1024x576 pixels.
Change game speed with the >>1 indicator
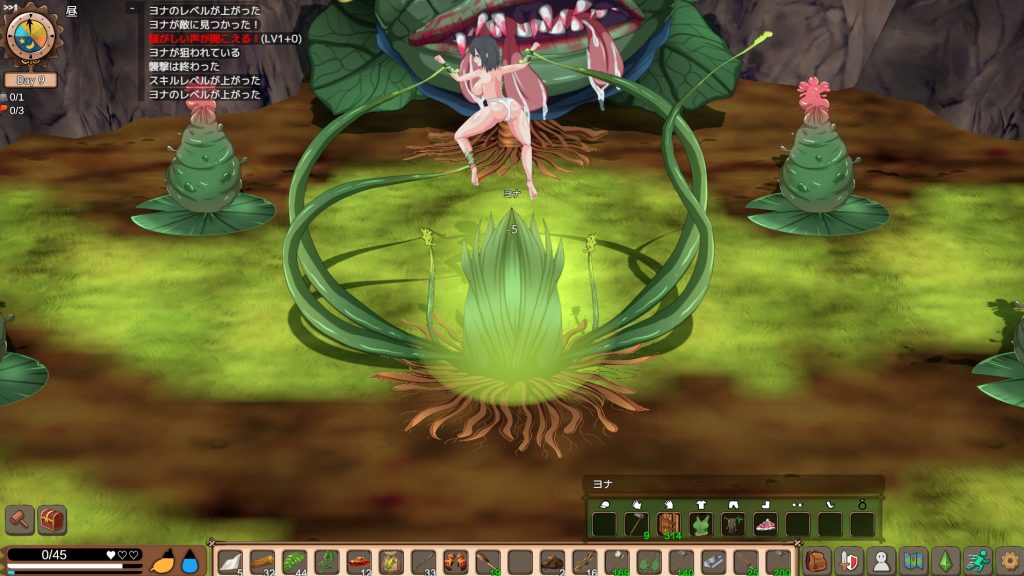tap(10, 5)
